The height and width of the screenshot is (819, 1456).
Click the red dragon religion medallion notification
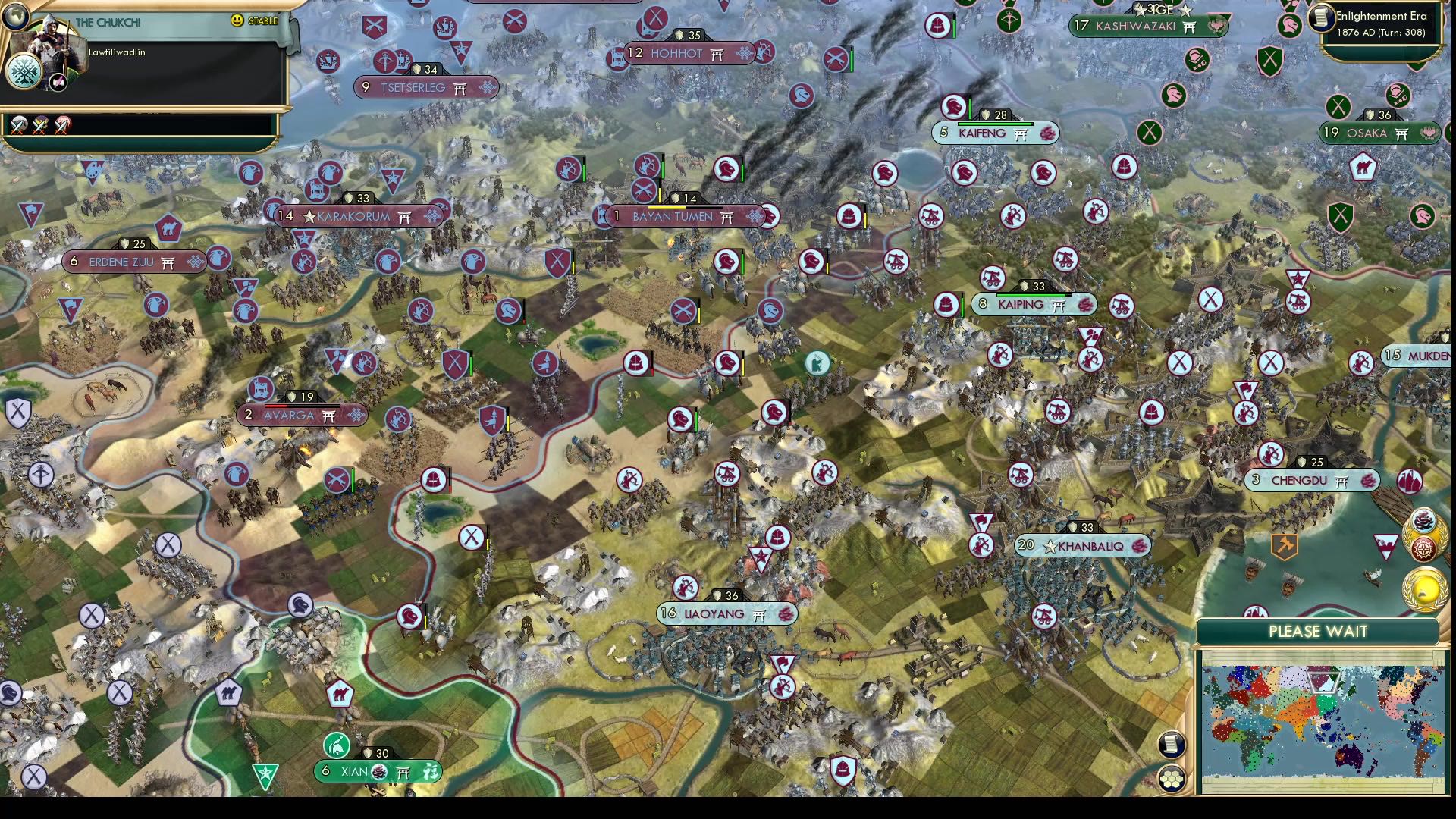[1424, 521]
